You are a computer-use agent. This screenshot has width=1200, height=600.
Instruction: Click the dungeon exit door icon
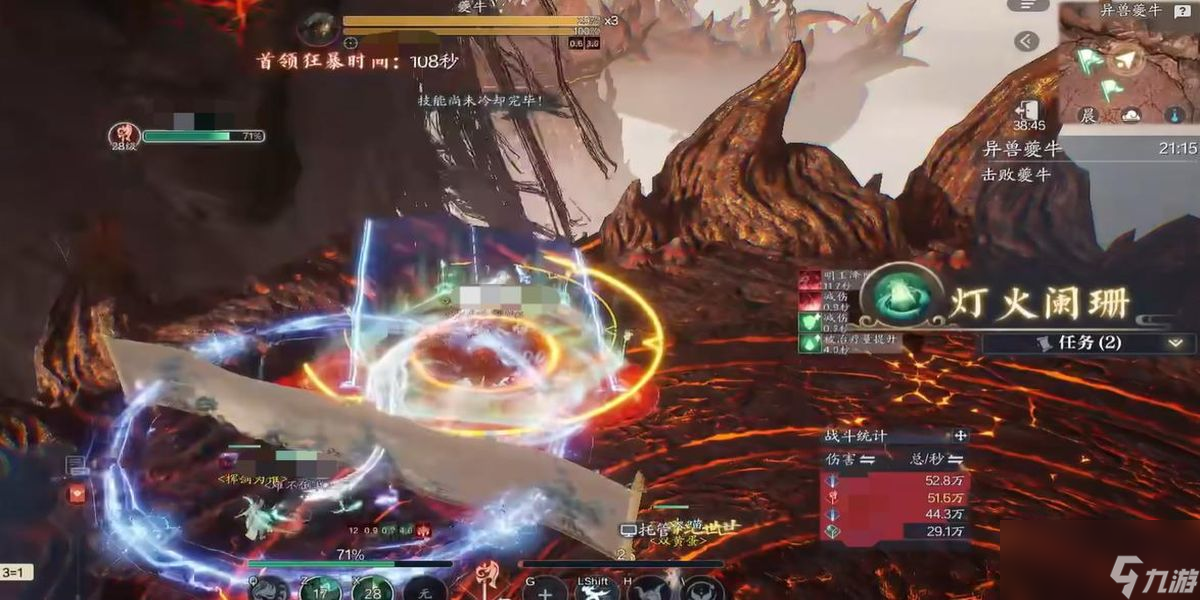1028,110
